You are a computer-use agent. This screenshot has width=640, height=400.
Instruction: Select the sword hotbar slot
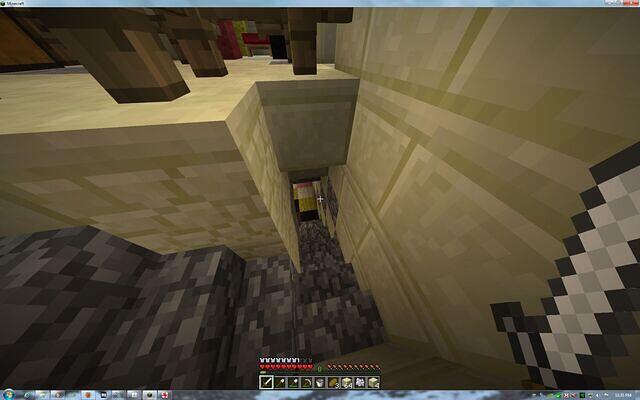pyautogui.click(x=267, y=382)
